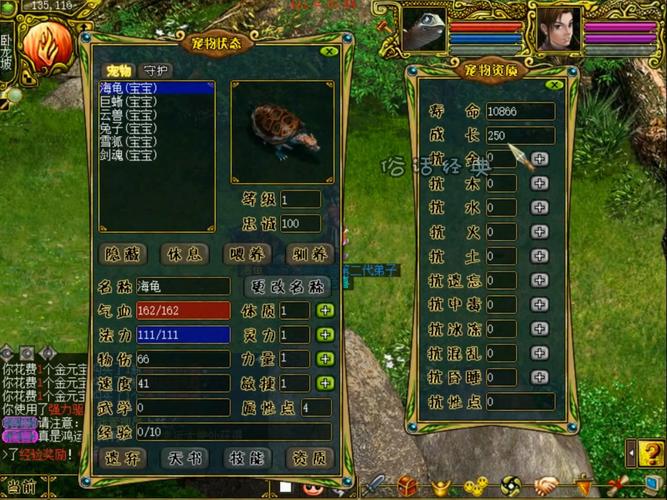
Task: Add a point to 抗昏睡
Action: [539, 377]
